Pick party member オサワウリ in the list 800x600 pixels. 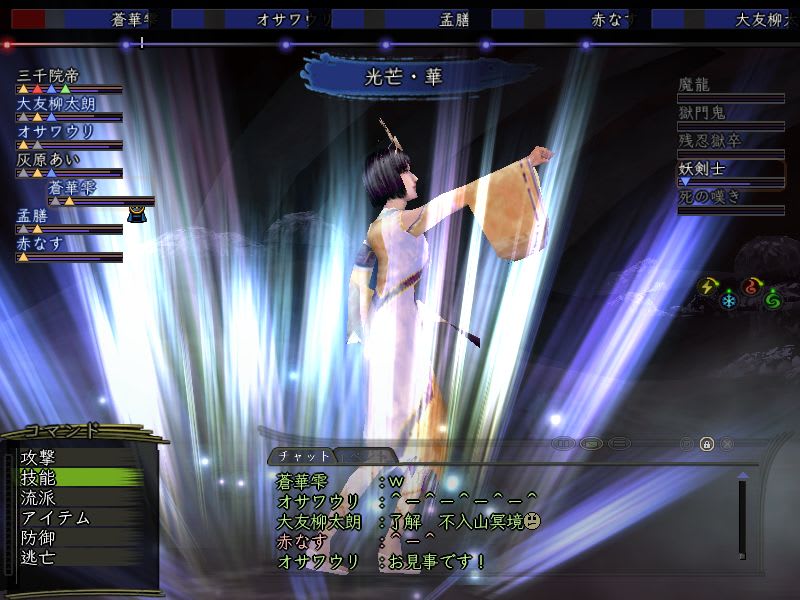55,131
